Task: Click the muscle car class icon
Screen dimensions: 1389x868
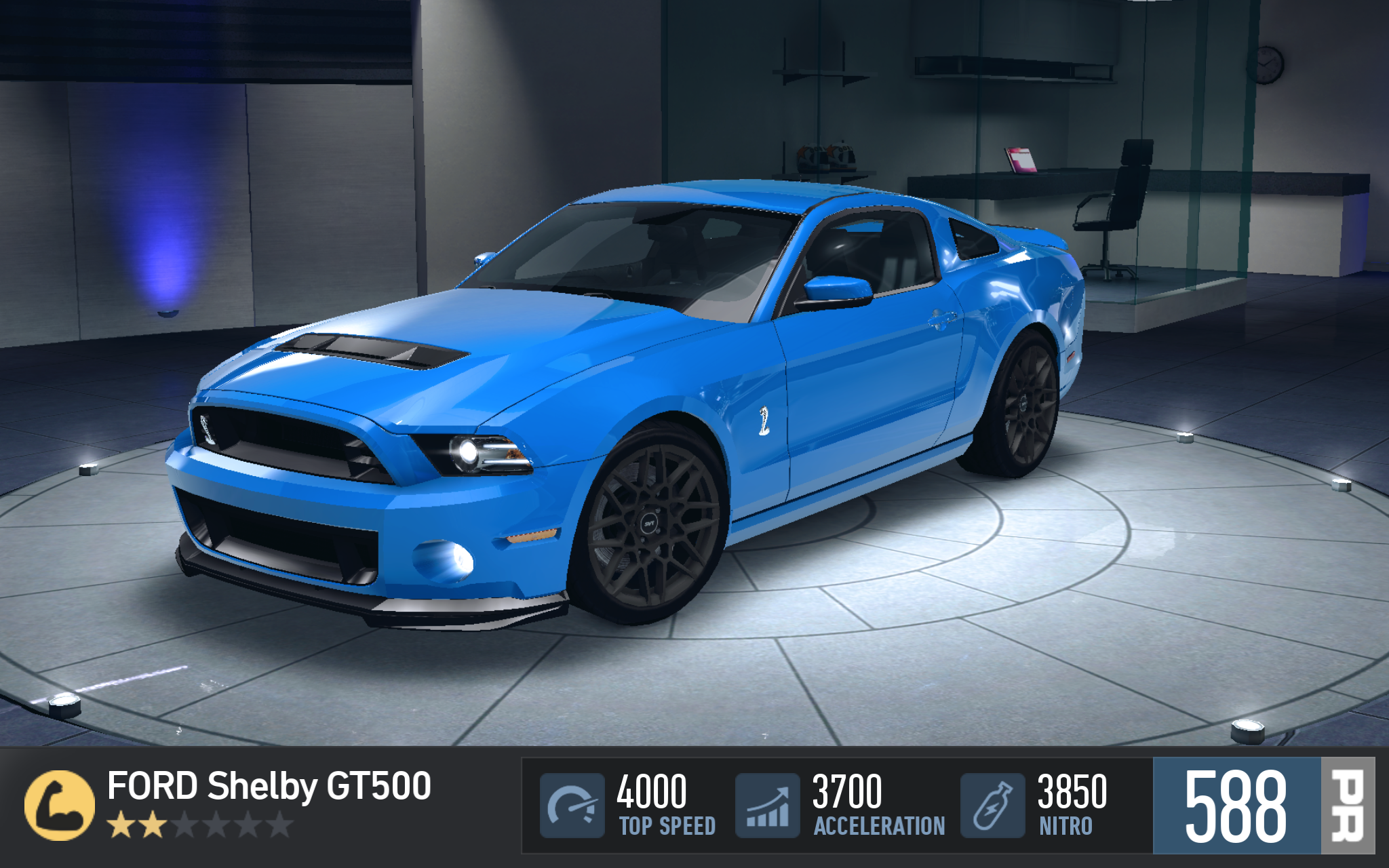Action: click(x=60, y=805)
